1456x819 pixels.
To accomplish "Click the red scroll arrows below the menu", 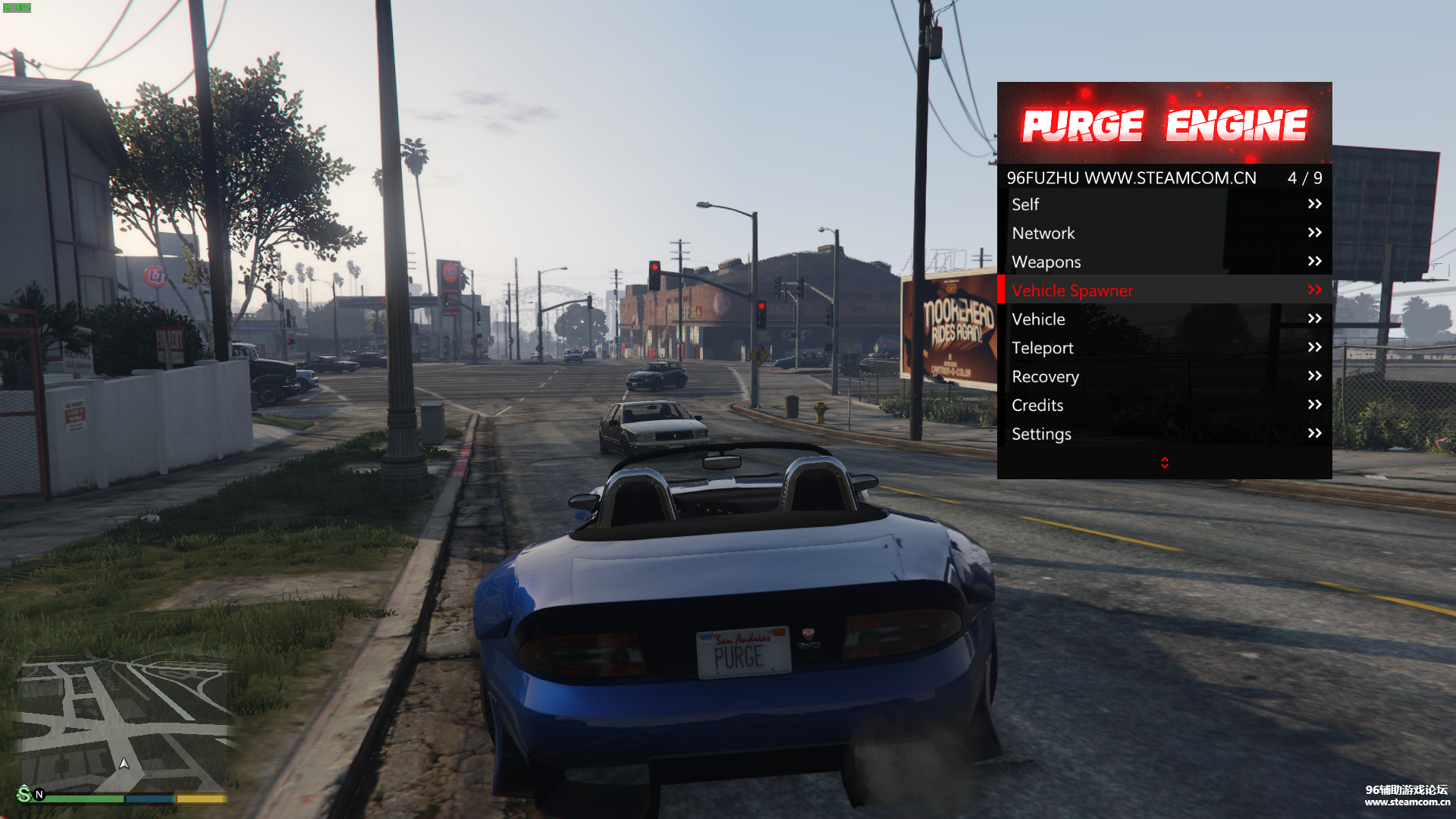I will (1165, 463).
